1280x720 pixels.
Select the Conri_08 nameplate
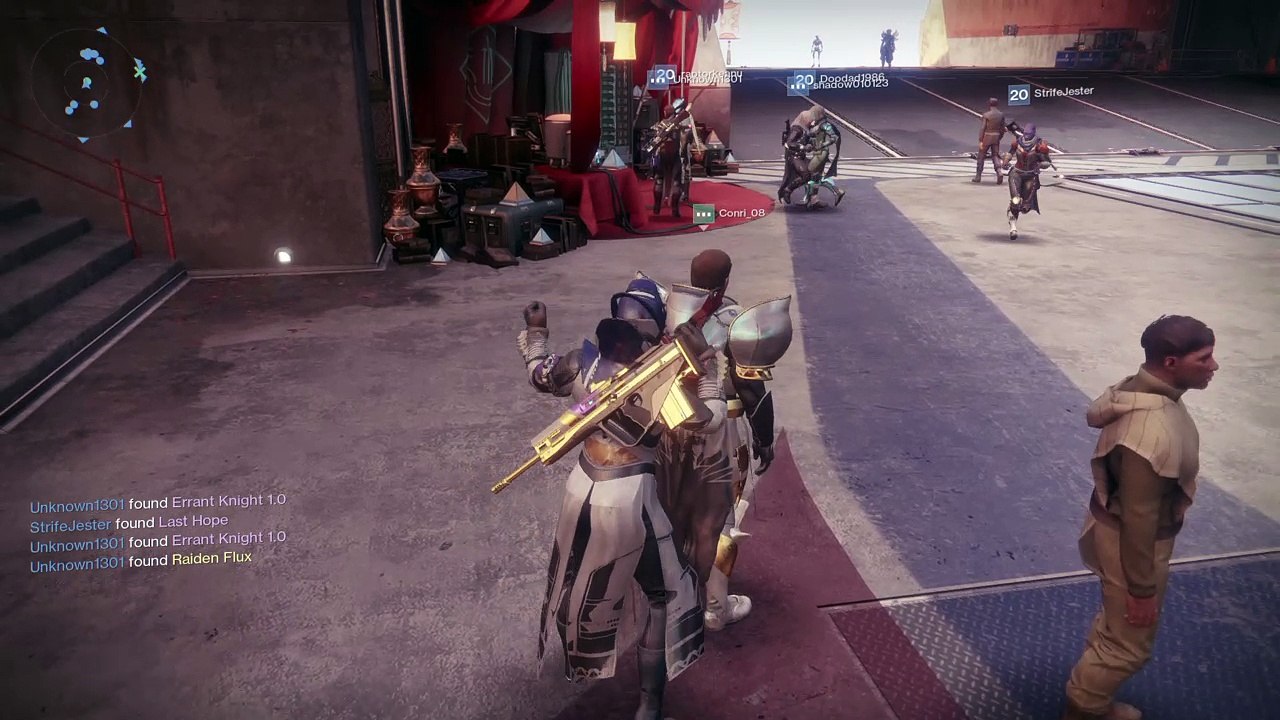tap(731, 213)
